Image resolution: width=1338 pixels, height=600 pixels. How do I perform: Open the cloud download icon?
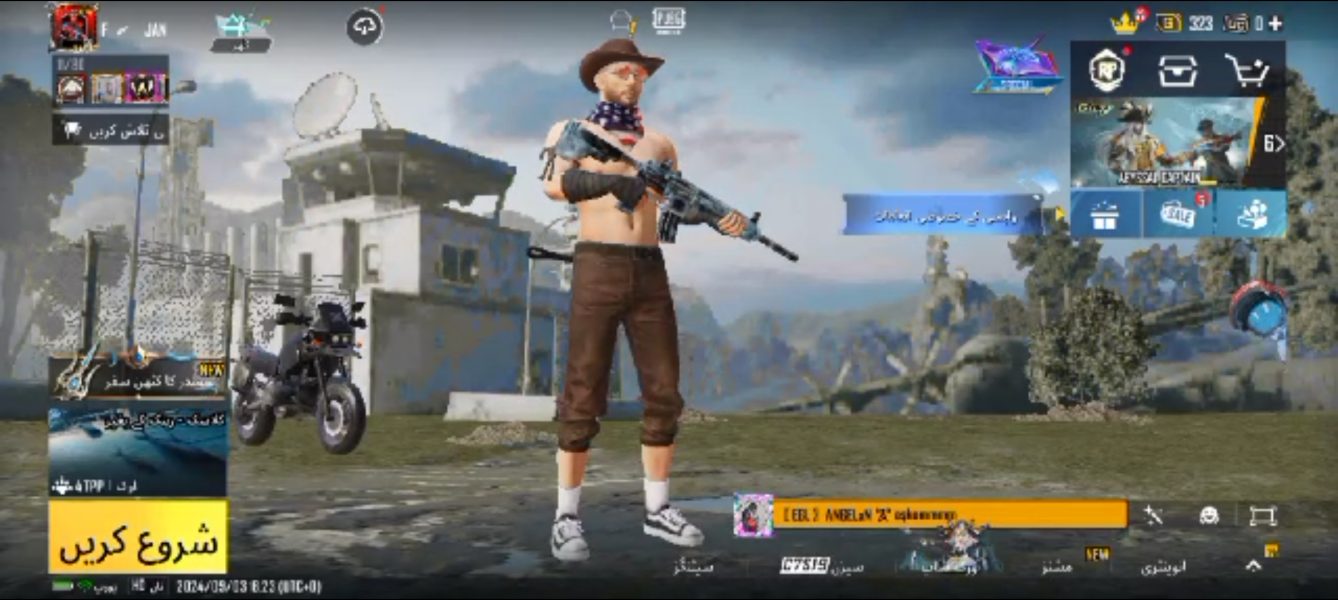(365, 27)
